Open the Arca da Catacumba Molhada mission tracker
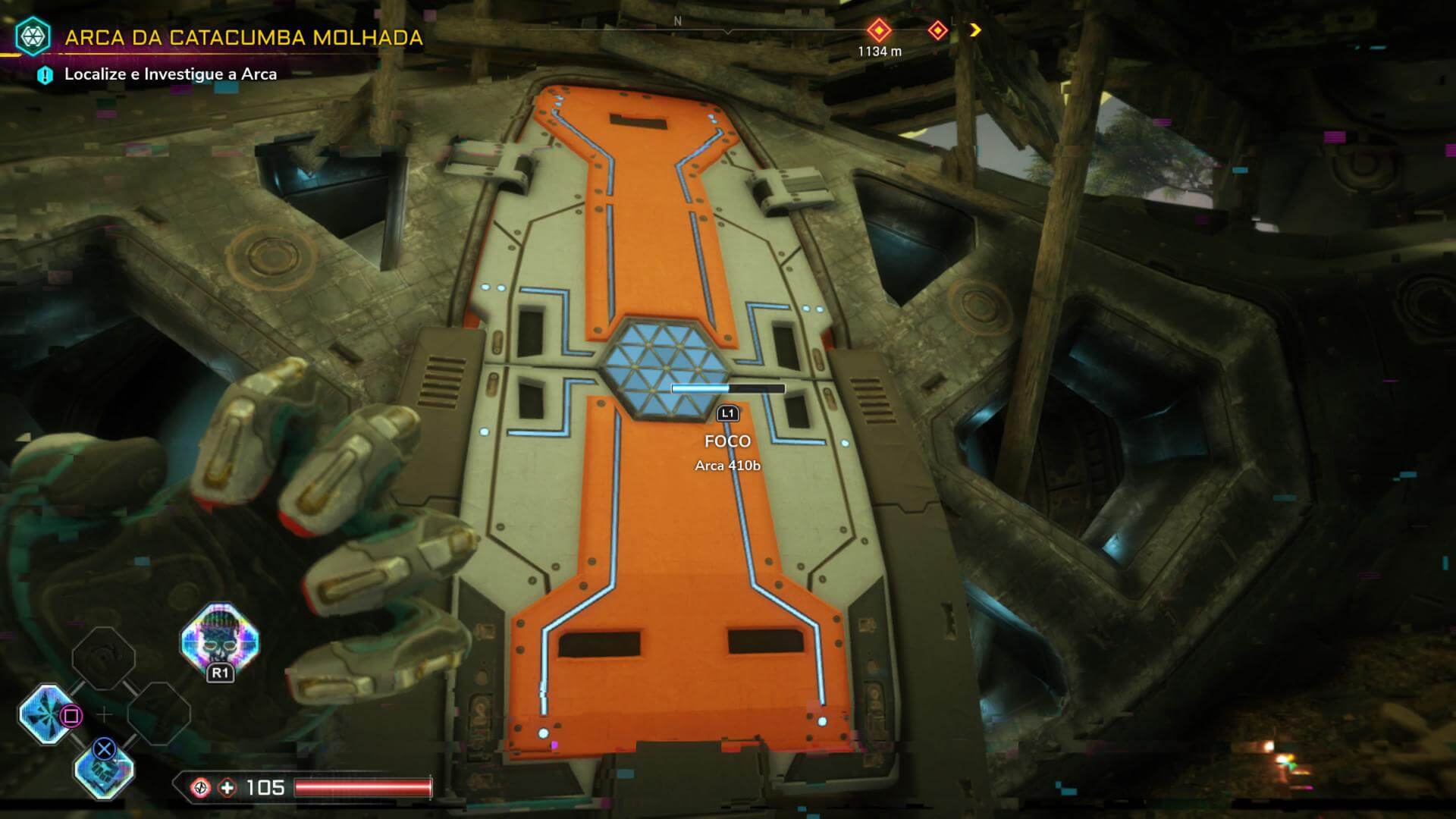Viewport: 1456px width, 819px height. (243, 37)
